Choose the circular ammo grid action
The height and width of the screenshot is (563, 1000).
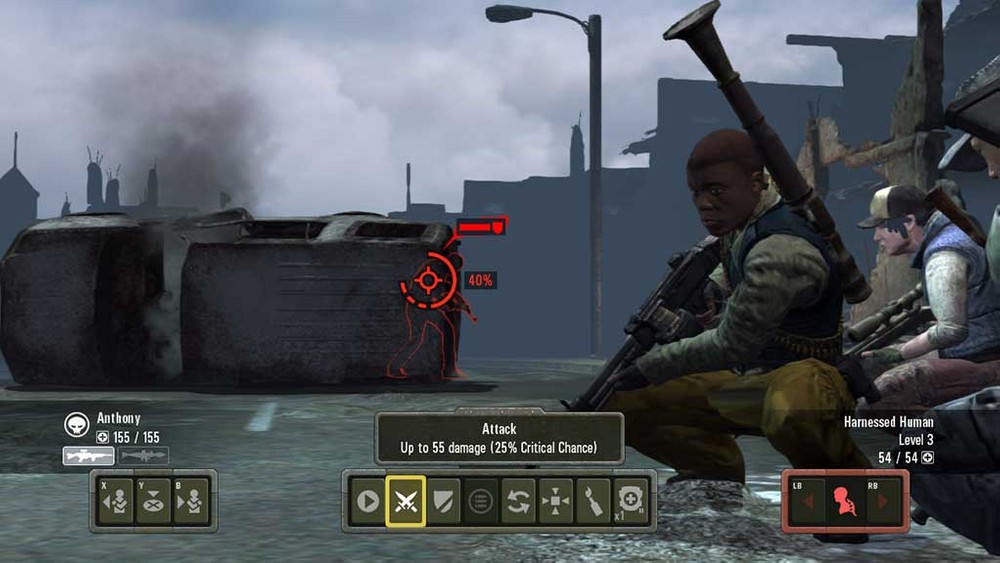(x=481, y=501)
